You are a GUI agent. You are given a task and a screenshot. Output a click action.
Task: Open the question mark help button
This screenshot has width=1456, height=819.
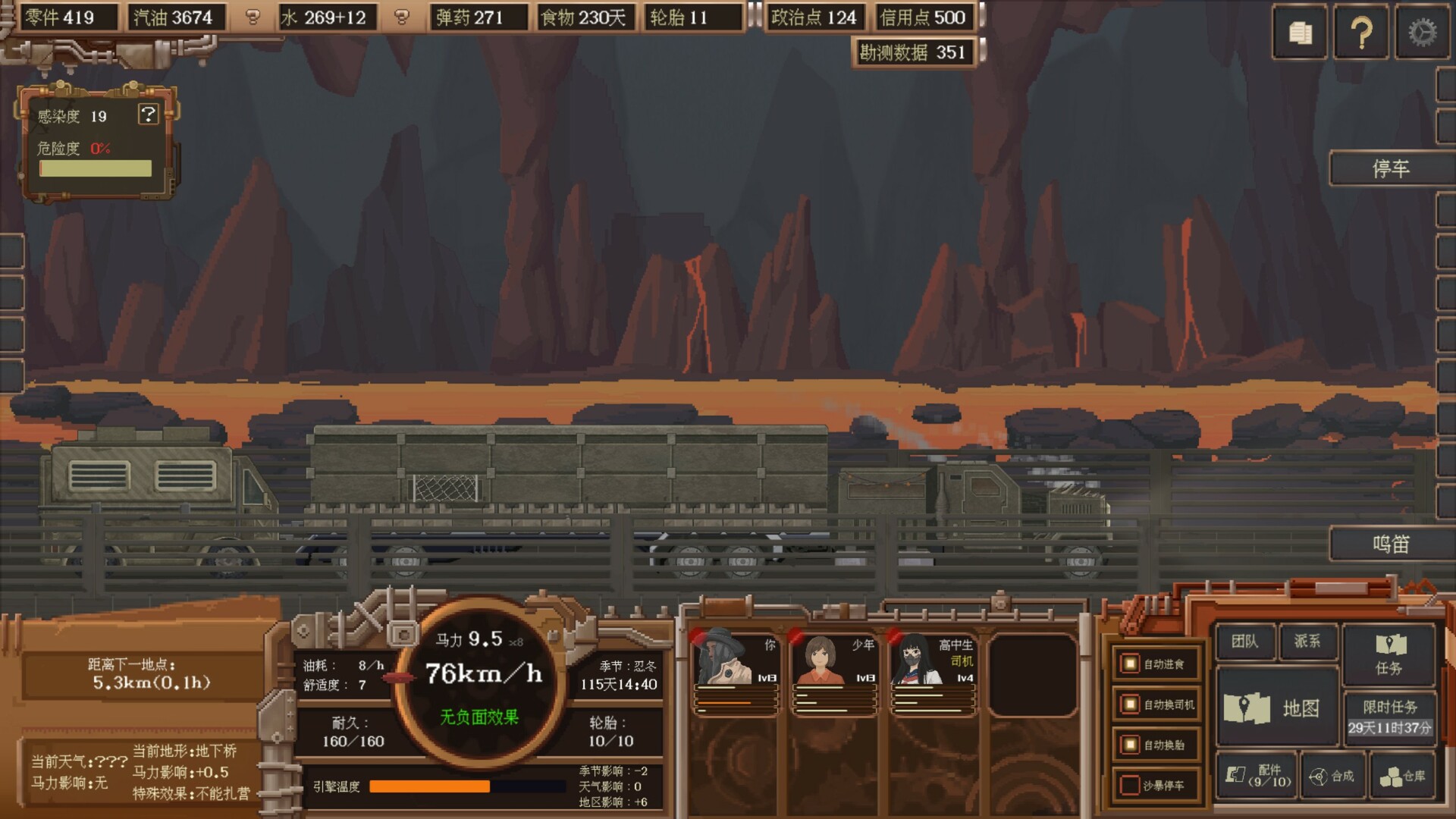click(1361, 33)
